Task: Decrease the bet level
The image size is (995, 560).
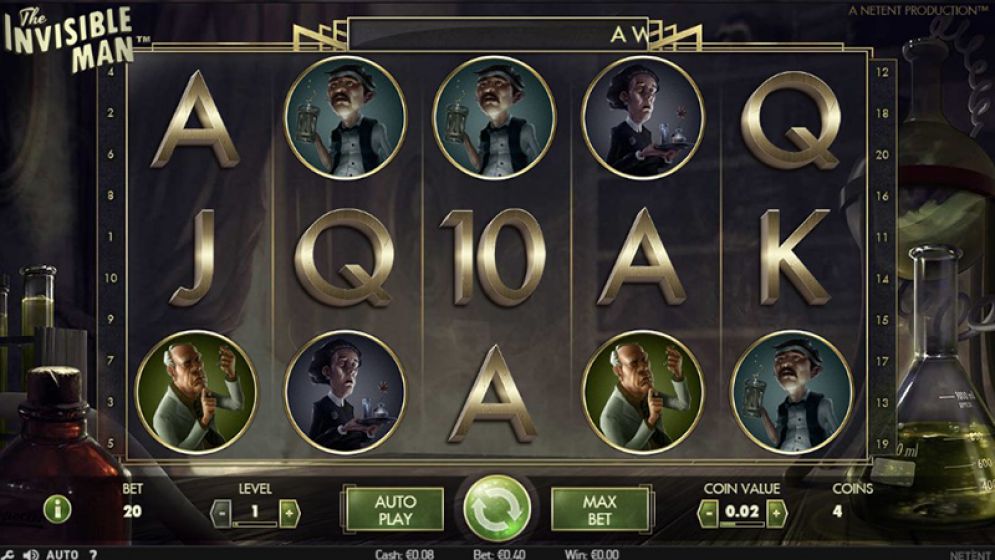Action: click(x=222, y=513)
